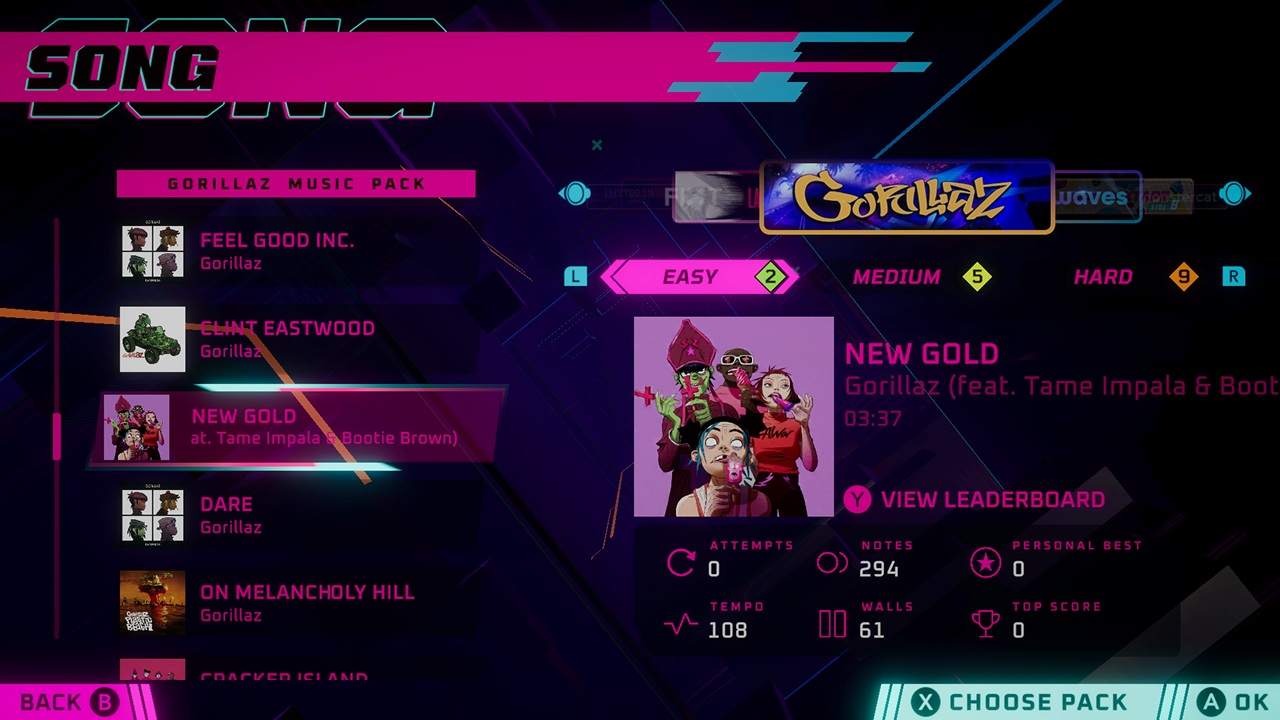Viewport: 1280px width, 720px height.
Task: Switch to HARD difficulty
Action: [x=1103, y=277]
